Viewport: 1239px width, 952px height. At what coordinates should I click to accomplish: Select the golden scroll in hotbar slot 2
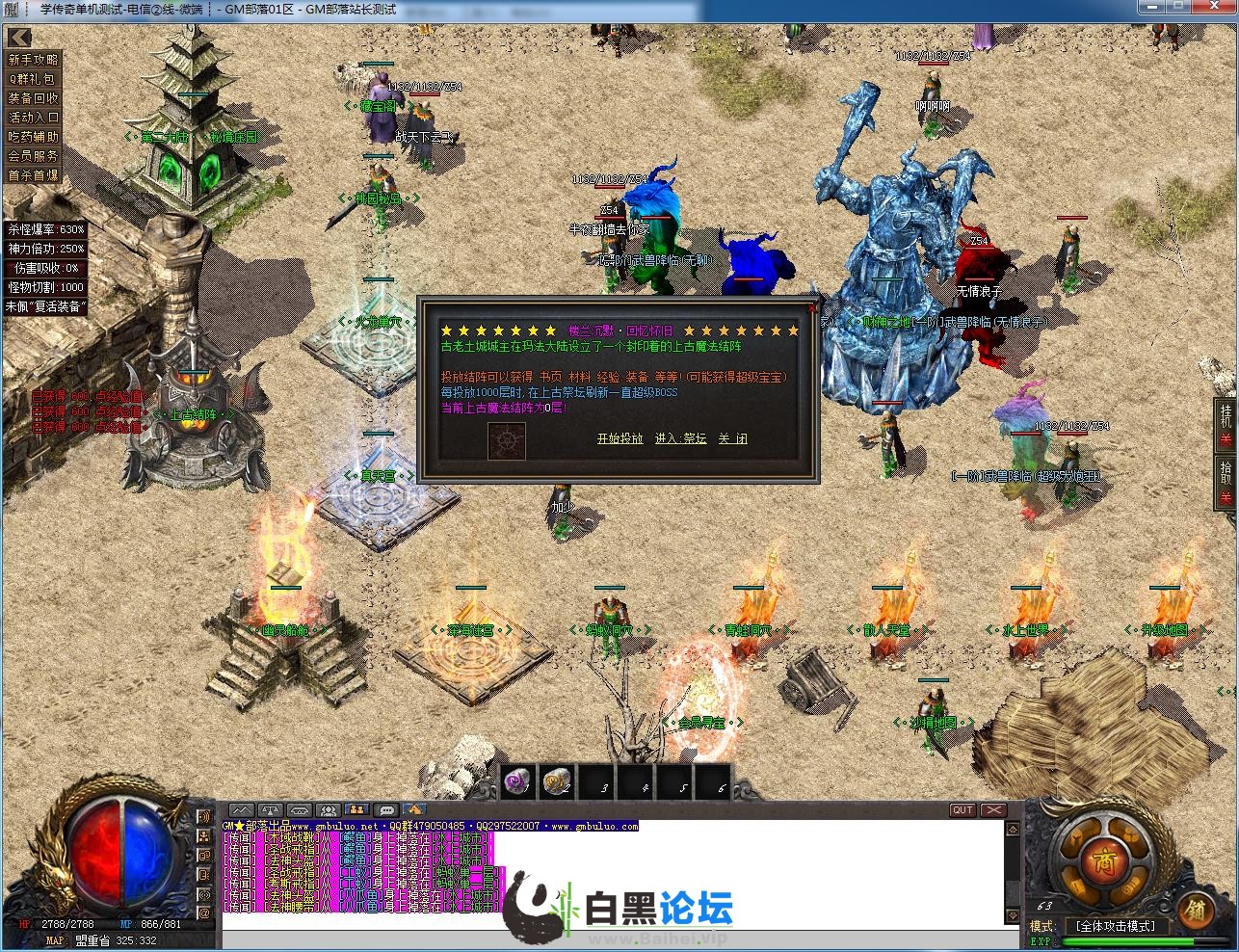tap(559, 781)
